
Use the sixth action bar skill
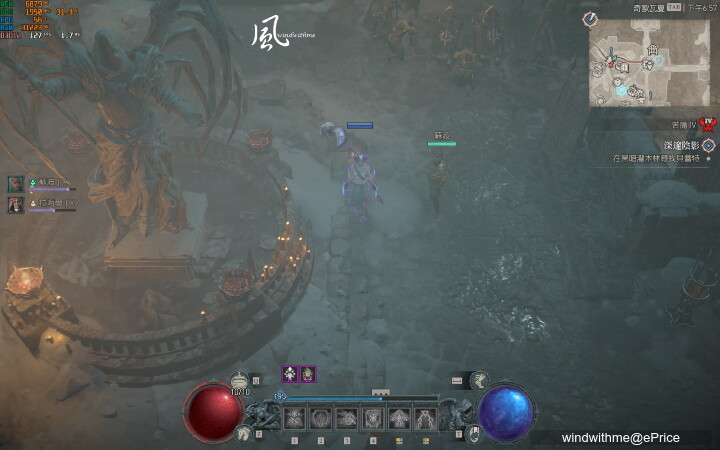[x=425, y=418]
